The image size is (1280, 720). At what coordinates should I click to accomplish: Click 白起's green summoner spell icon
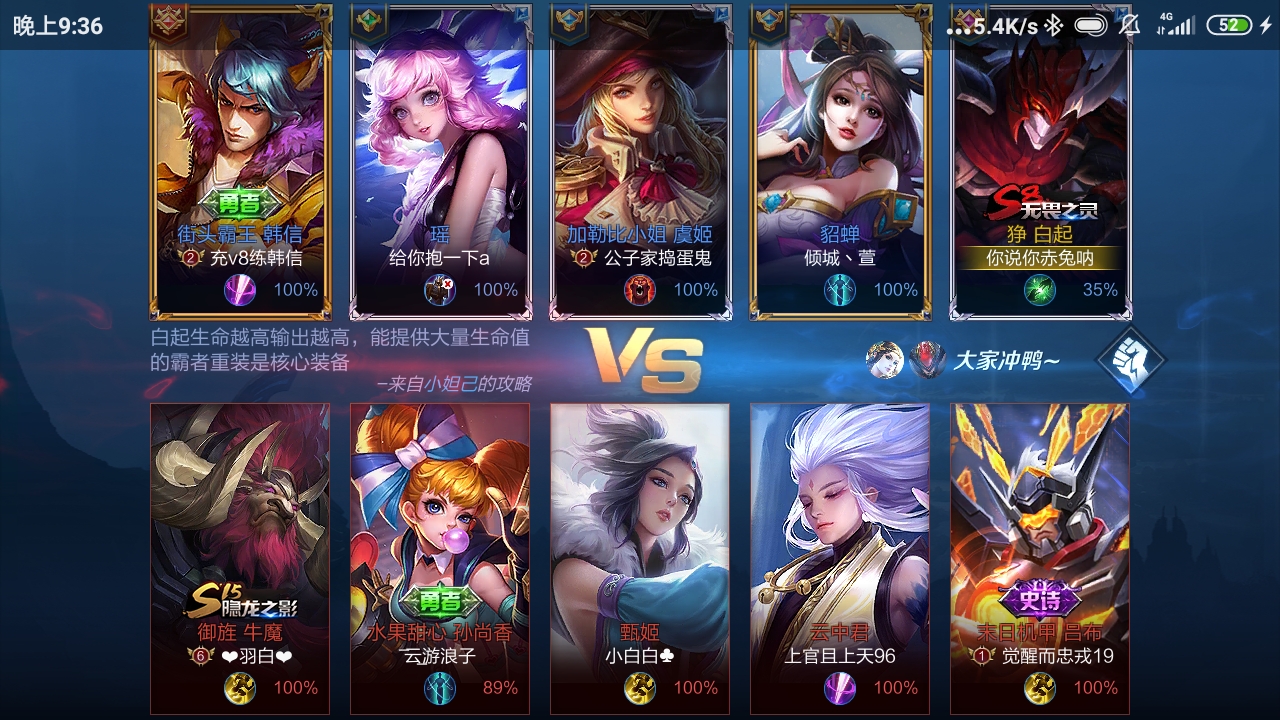(1040, 291)
